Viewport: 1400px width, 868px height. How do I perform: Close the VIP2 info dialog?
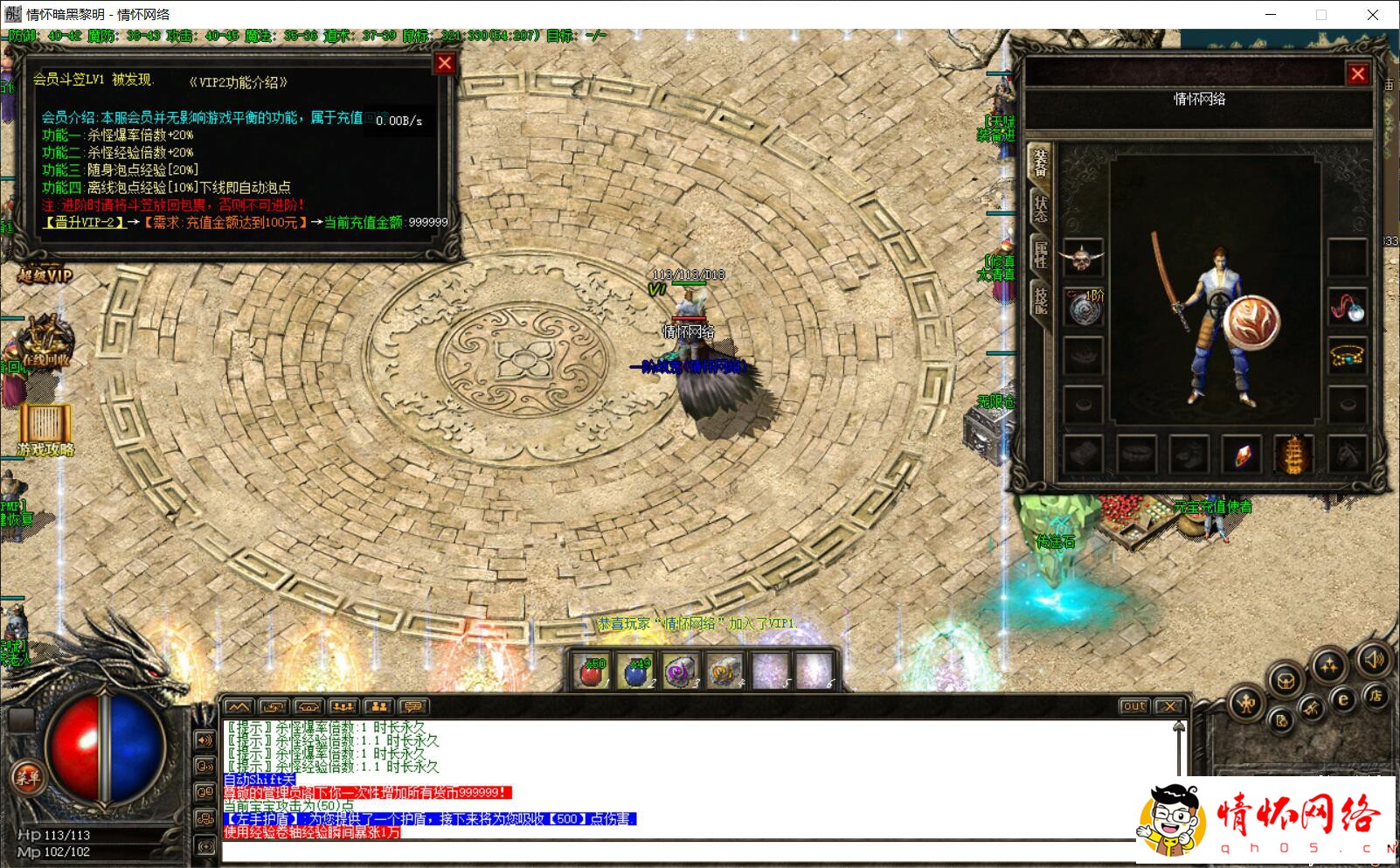445,63
